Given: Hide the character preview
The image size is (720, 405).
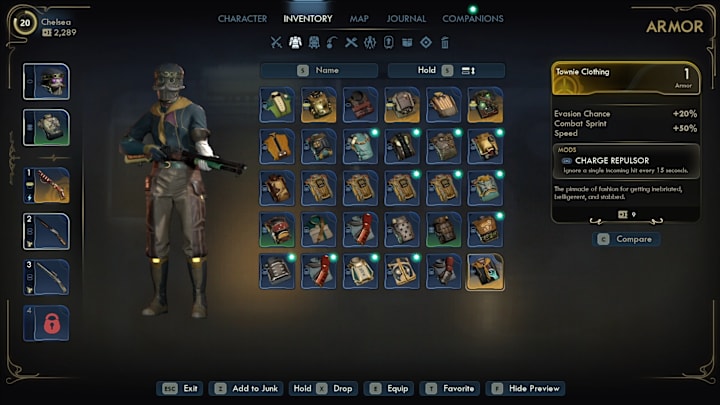Looking at the screenshot, I should [x=528, y=388].
